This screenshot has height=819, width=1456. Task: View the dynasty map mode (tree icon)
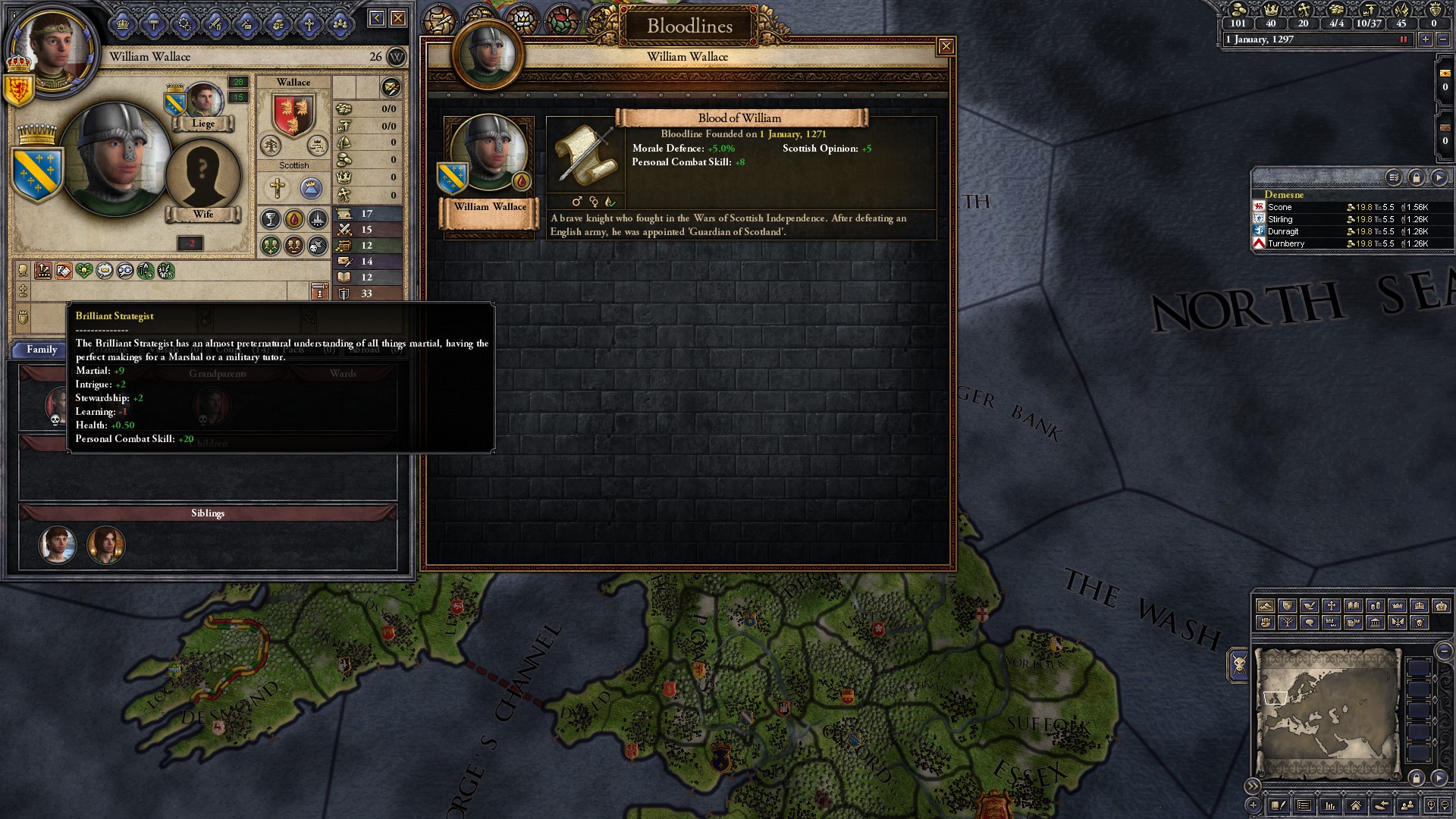1288,623
